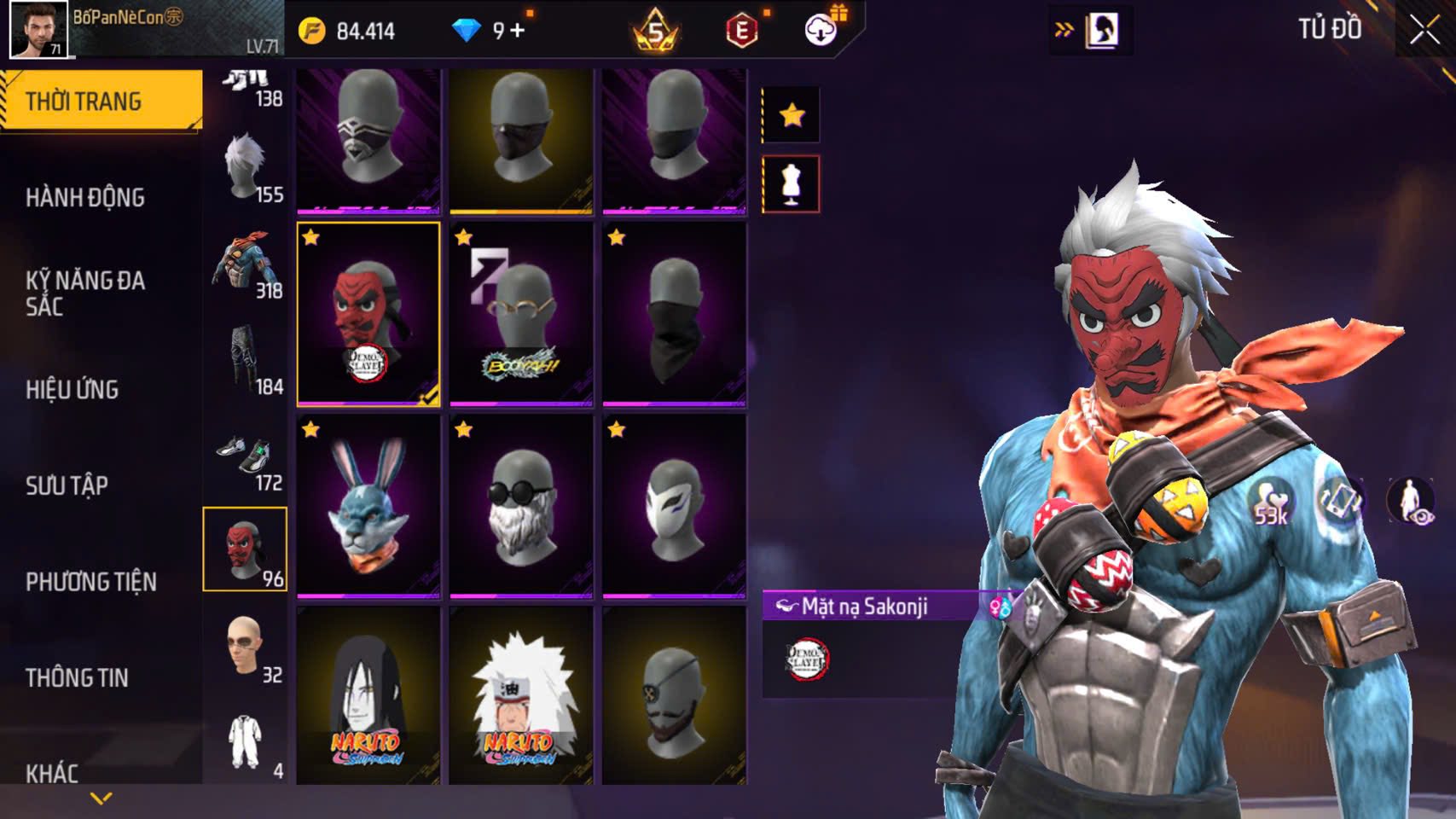Switch to the pants subcategory
The height and width of the screenshot is (819, 1456).
click(x=246, y=358)
